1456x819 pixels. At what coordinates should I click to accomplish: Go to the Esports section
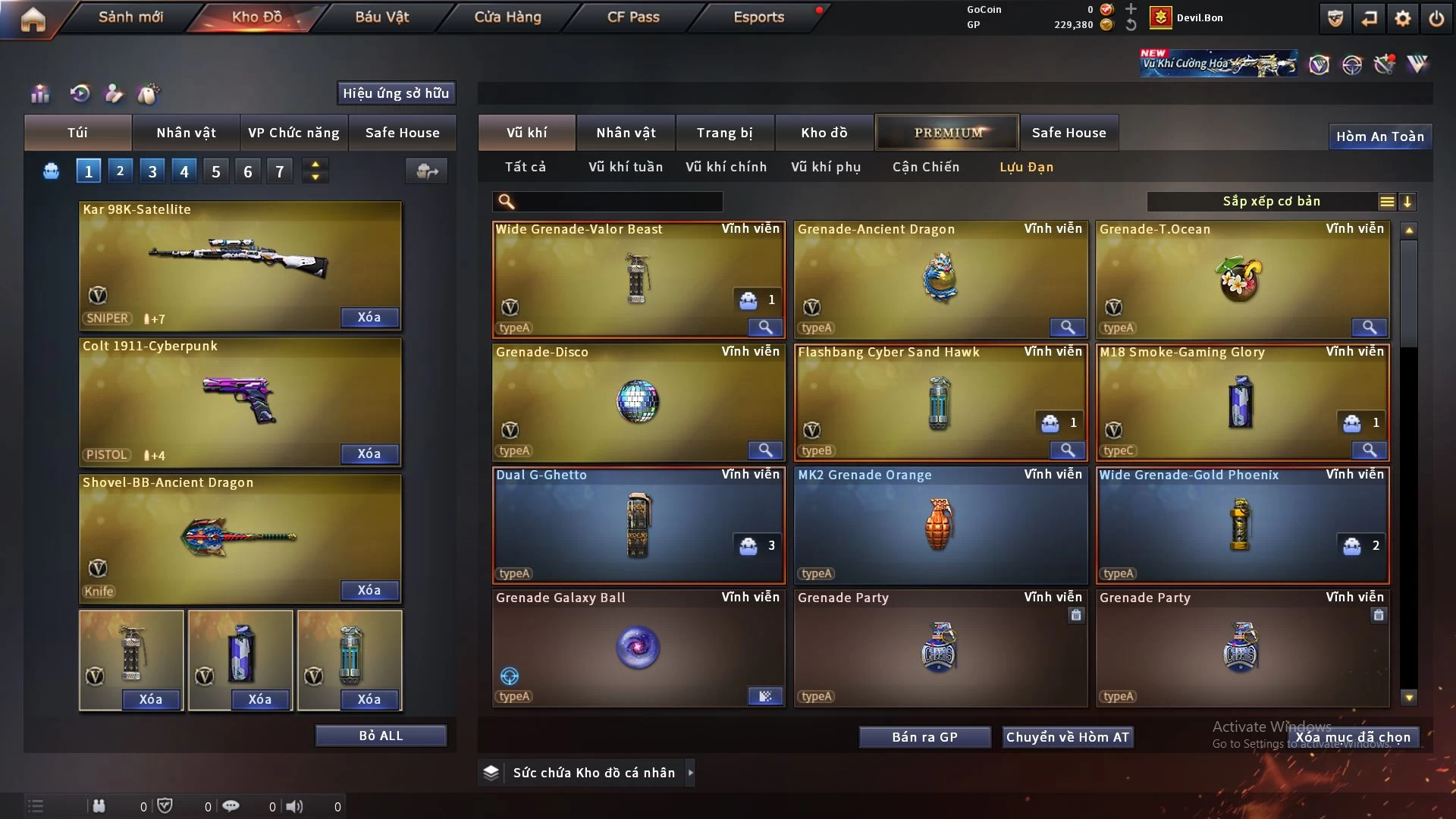click(758, 17)
